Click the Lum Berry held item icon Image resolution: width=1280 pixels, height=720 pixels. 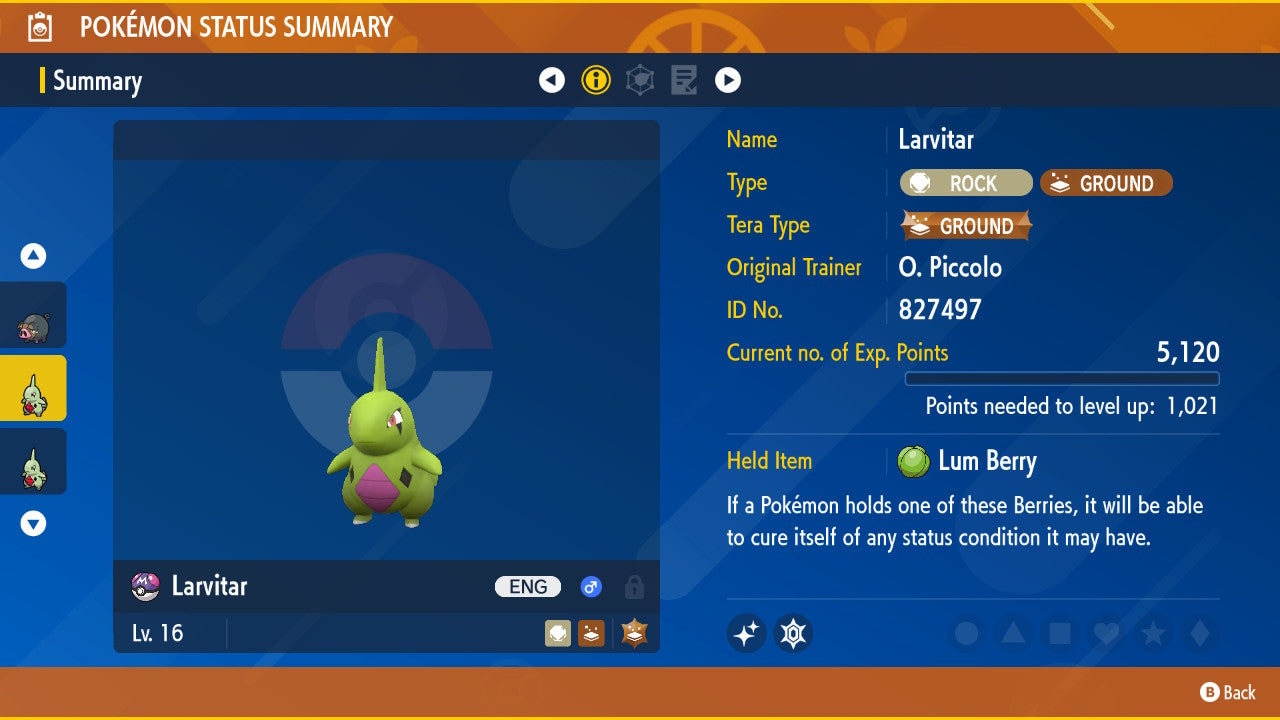pyautogui.click(x=913, y=461)
